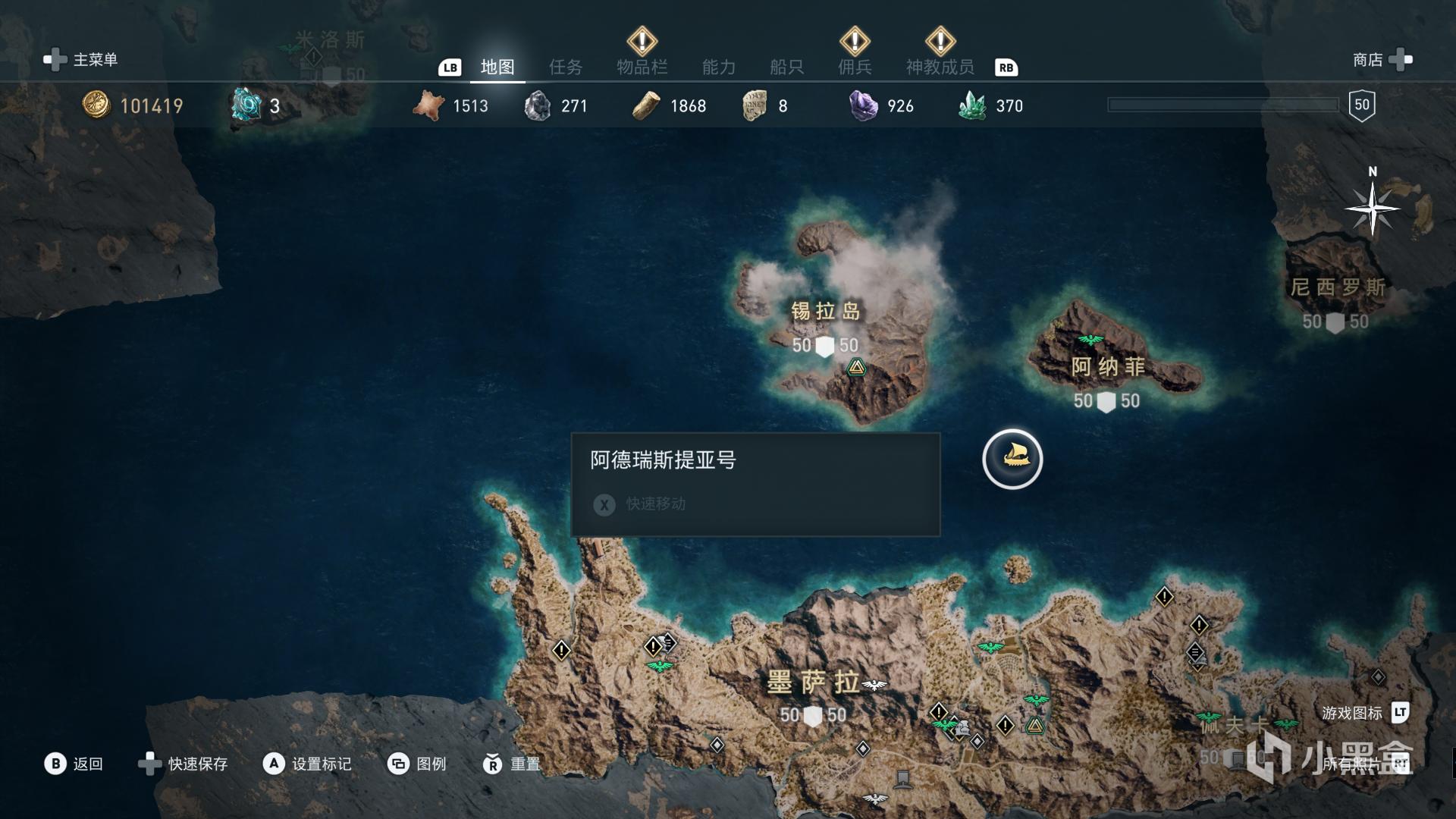1456x819 pixels.
Task: Click the 墨萨拉 Messara region label
Action: tap(813, 682)
